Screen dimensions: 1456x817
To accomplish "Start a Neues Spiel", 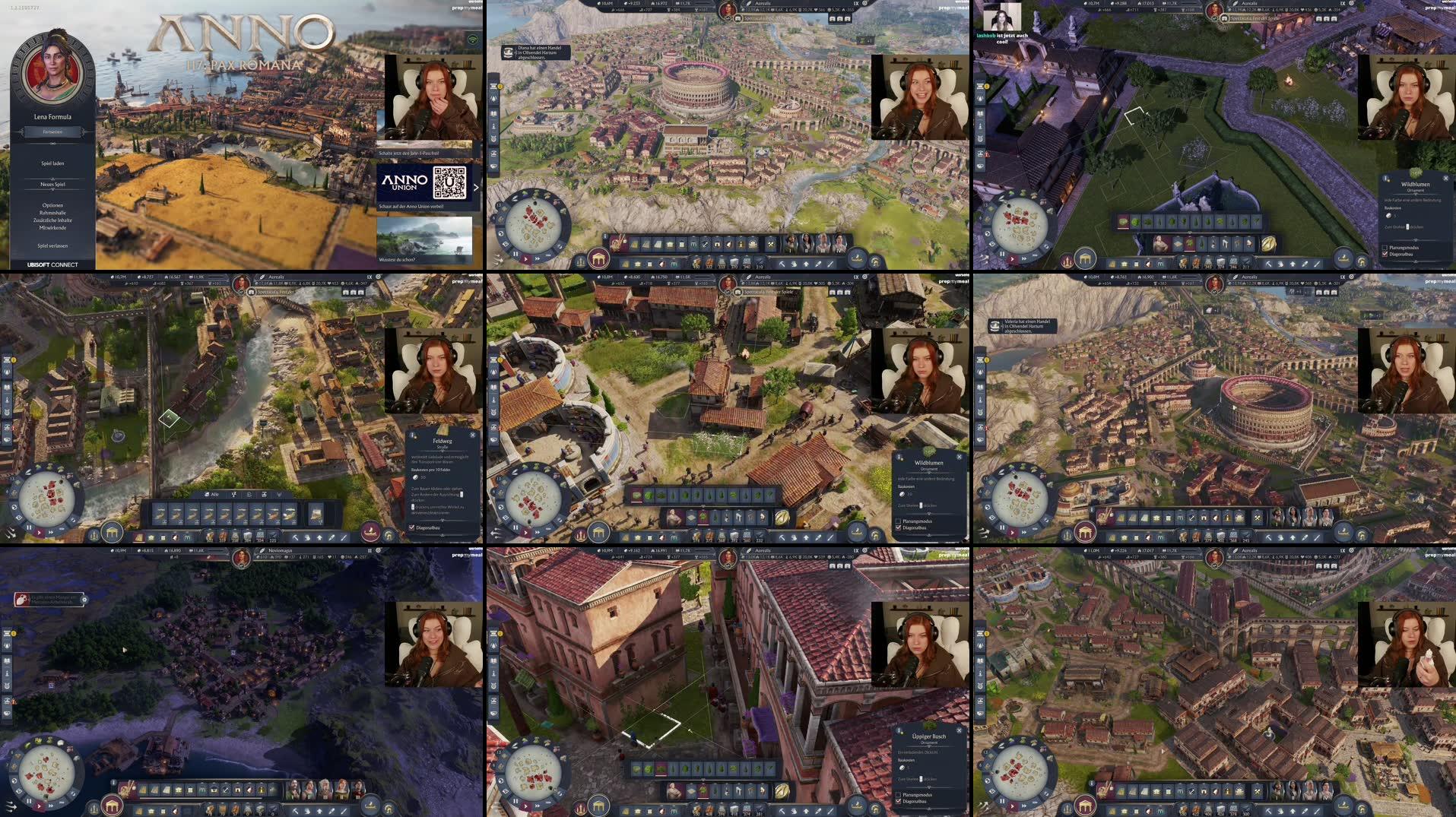I will 52,185.
